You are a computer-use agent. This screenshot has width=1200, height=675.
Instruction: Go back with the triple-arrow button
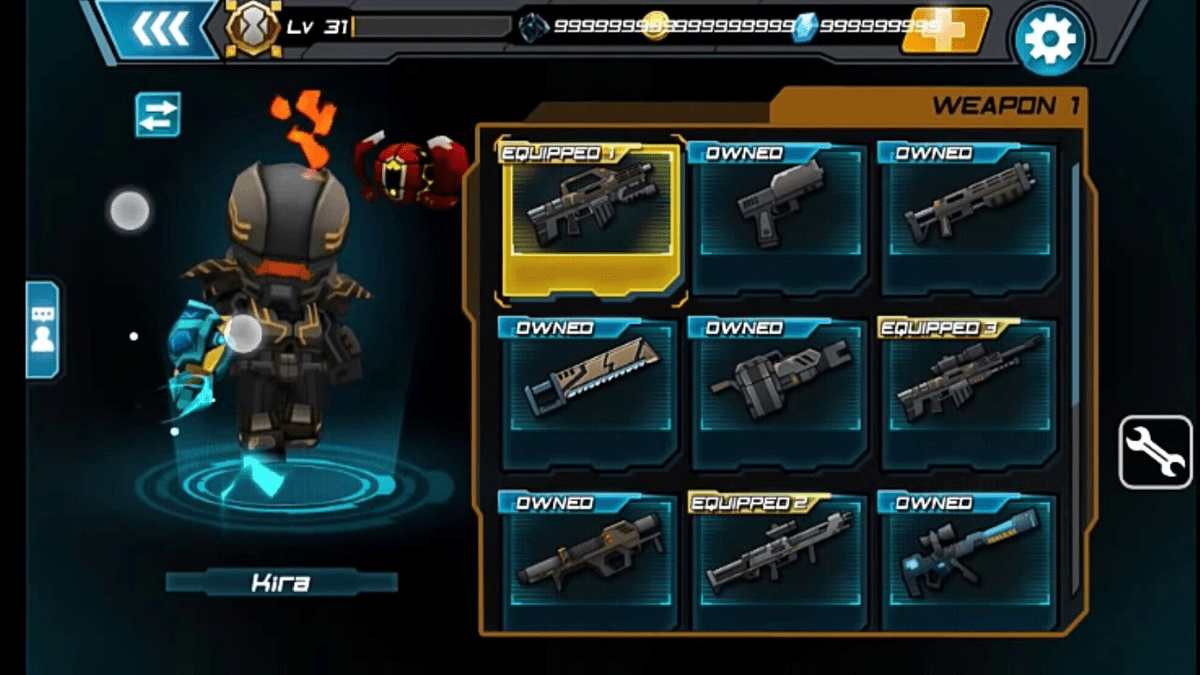tap(159, 29)
